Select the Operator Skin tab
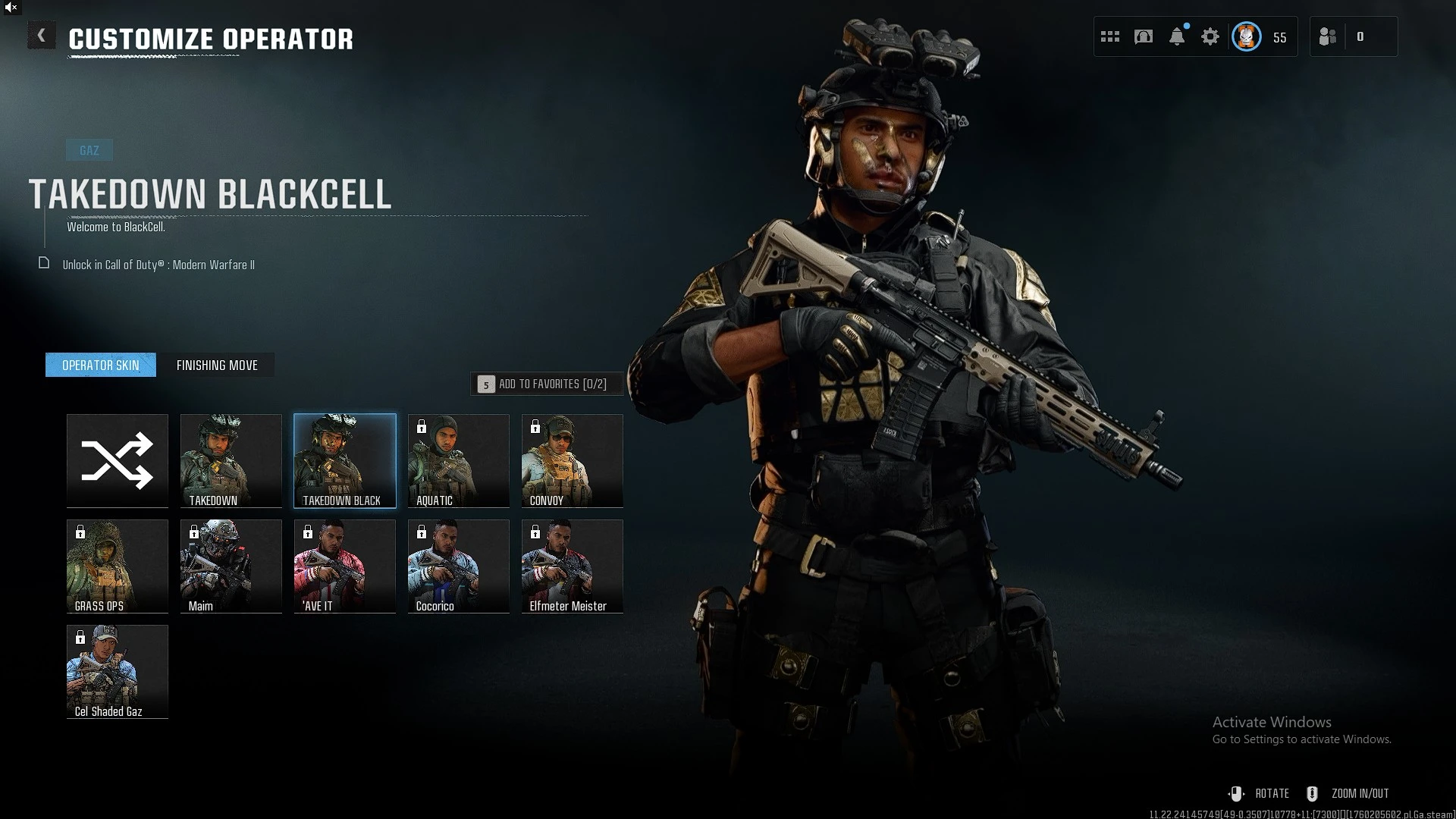The height and width of the screenshot is (819, 1456). (x=101, y=366)
